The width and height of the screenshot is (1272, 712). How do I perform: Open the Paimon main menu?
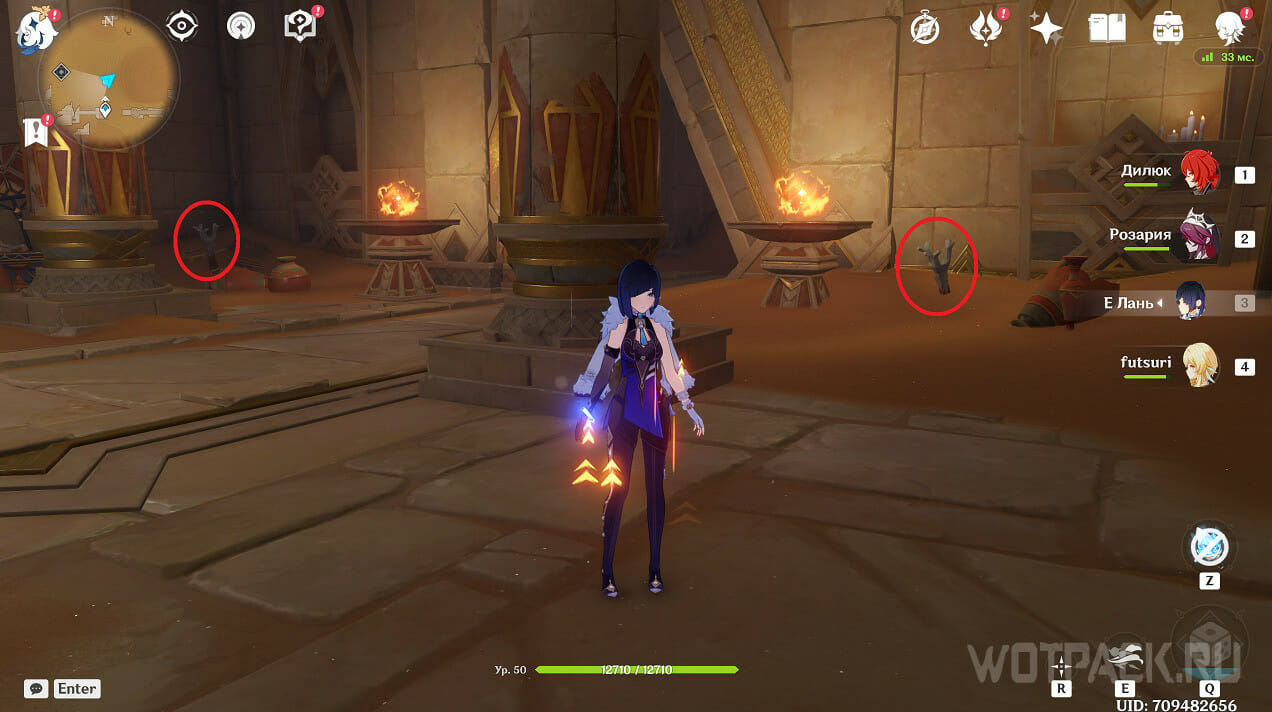pyautogui.click(x=33, y=29)
